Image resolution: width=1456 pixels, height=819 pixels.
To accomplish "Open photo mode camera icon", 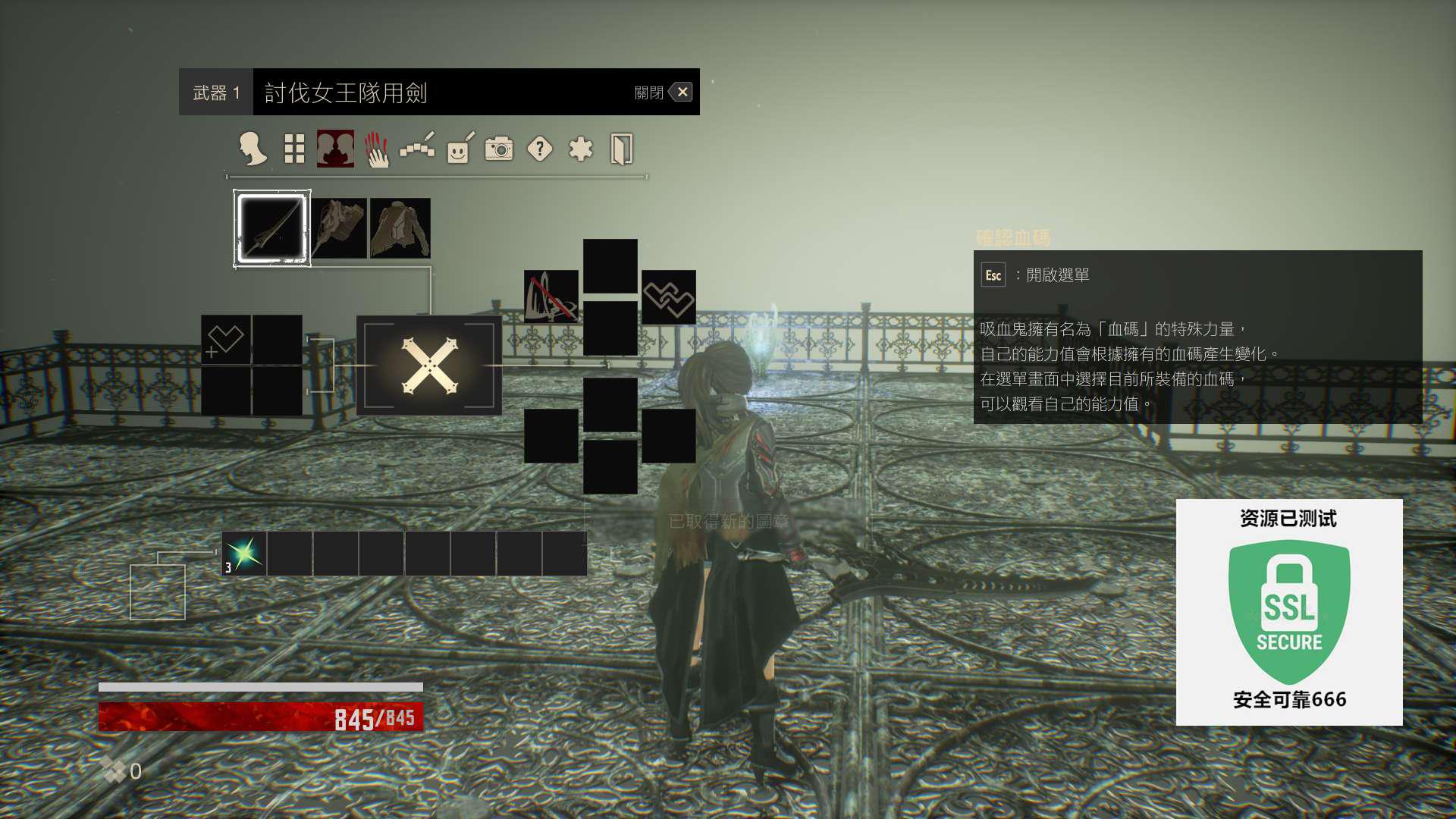I will pos(499,149).
